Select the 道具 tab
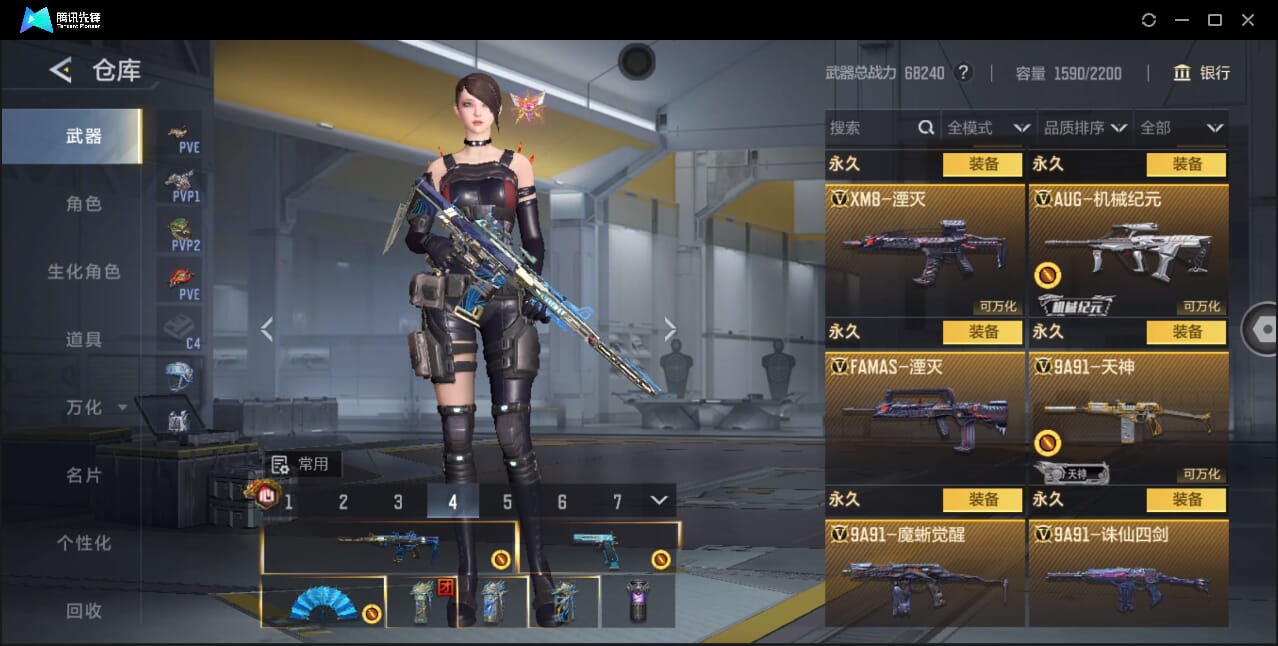 coord(84,340)
